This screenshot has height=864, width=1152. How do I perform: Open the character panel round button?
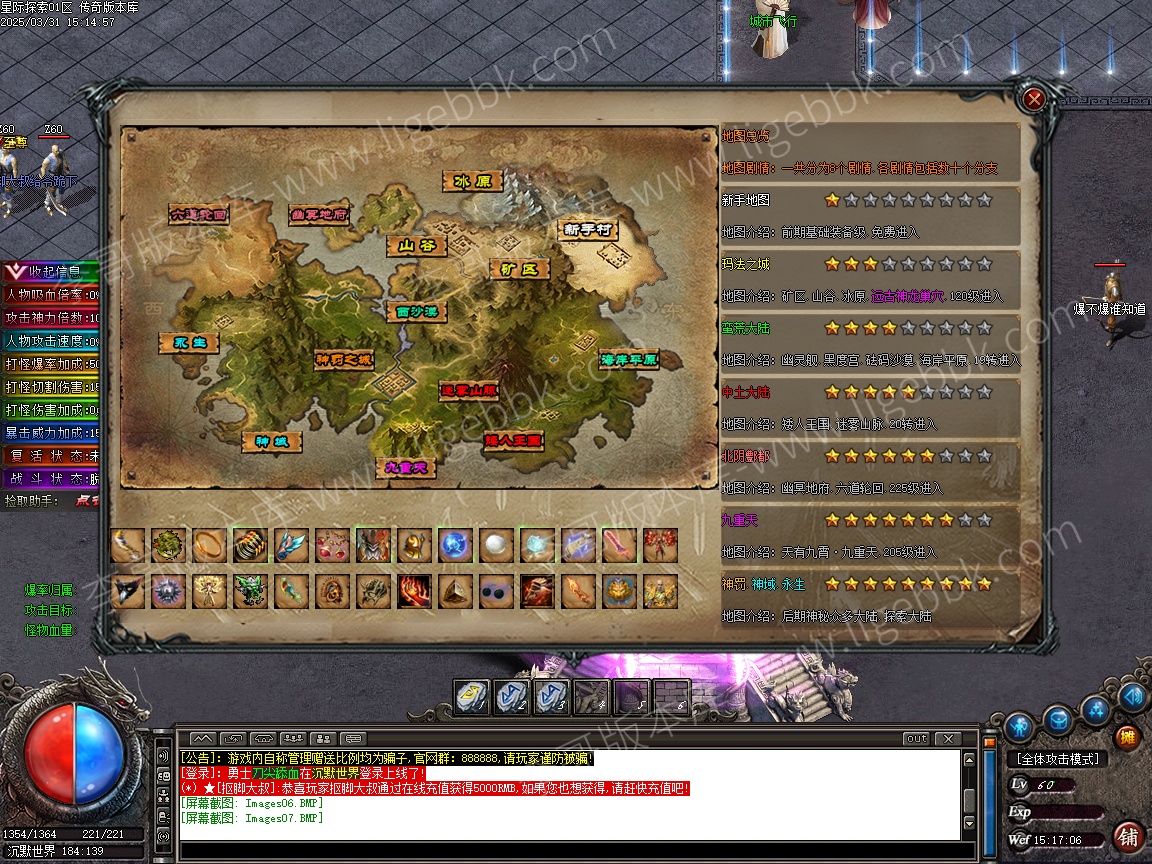tap(1019, 725)
